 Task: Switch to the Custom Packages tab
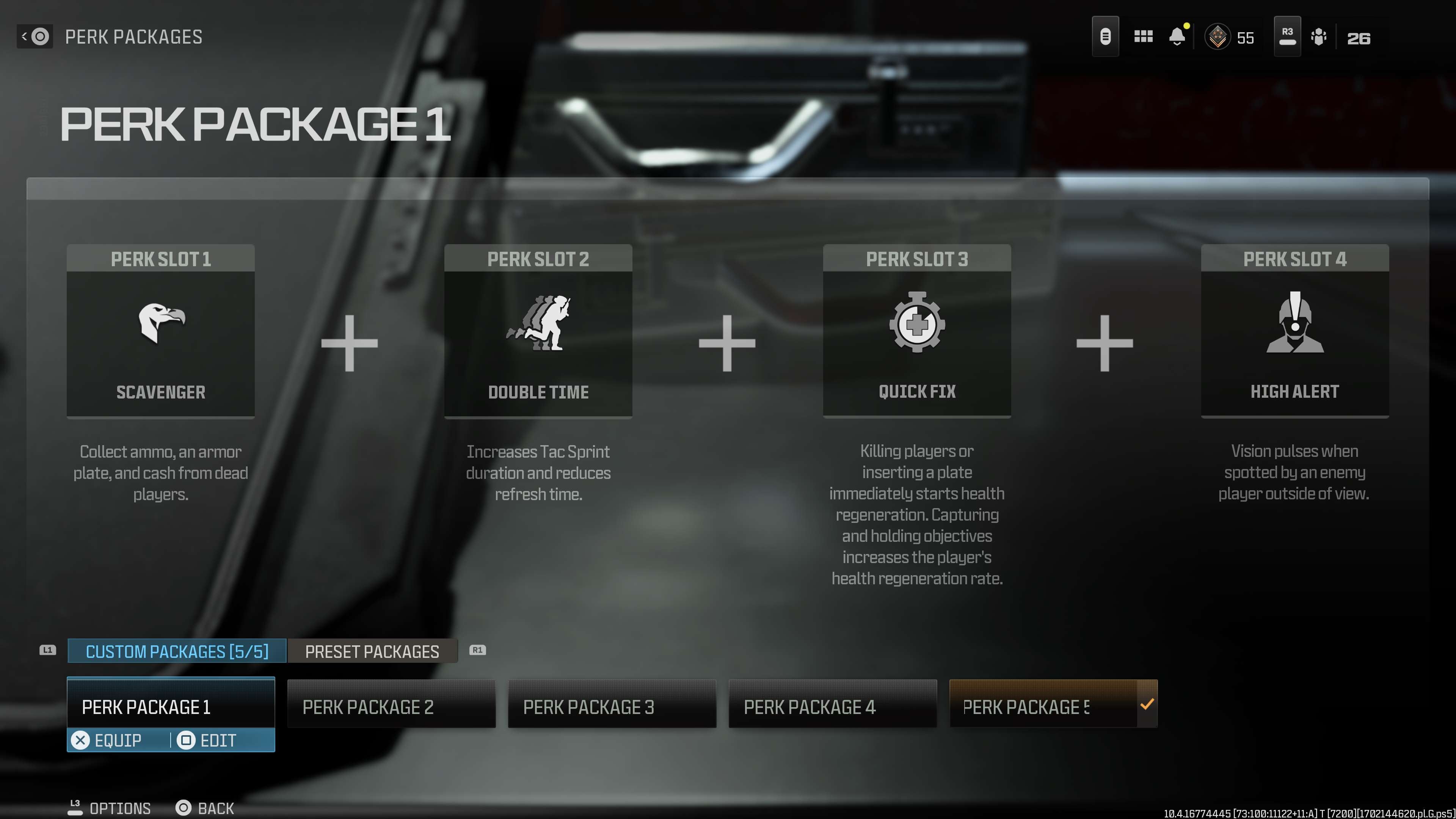[x=177, y=651]
